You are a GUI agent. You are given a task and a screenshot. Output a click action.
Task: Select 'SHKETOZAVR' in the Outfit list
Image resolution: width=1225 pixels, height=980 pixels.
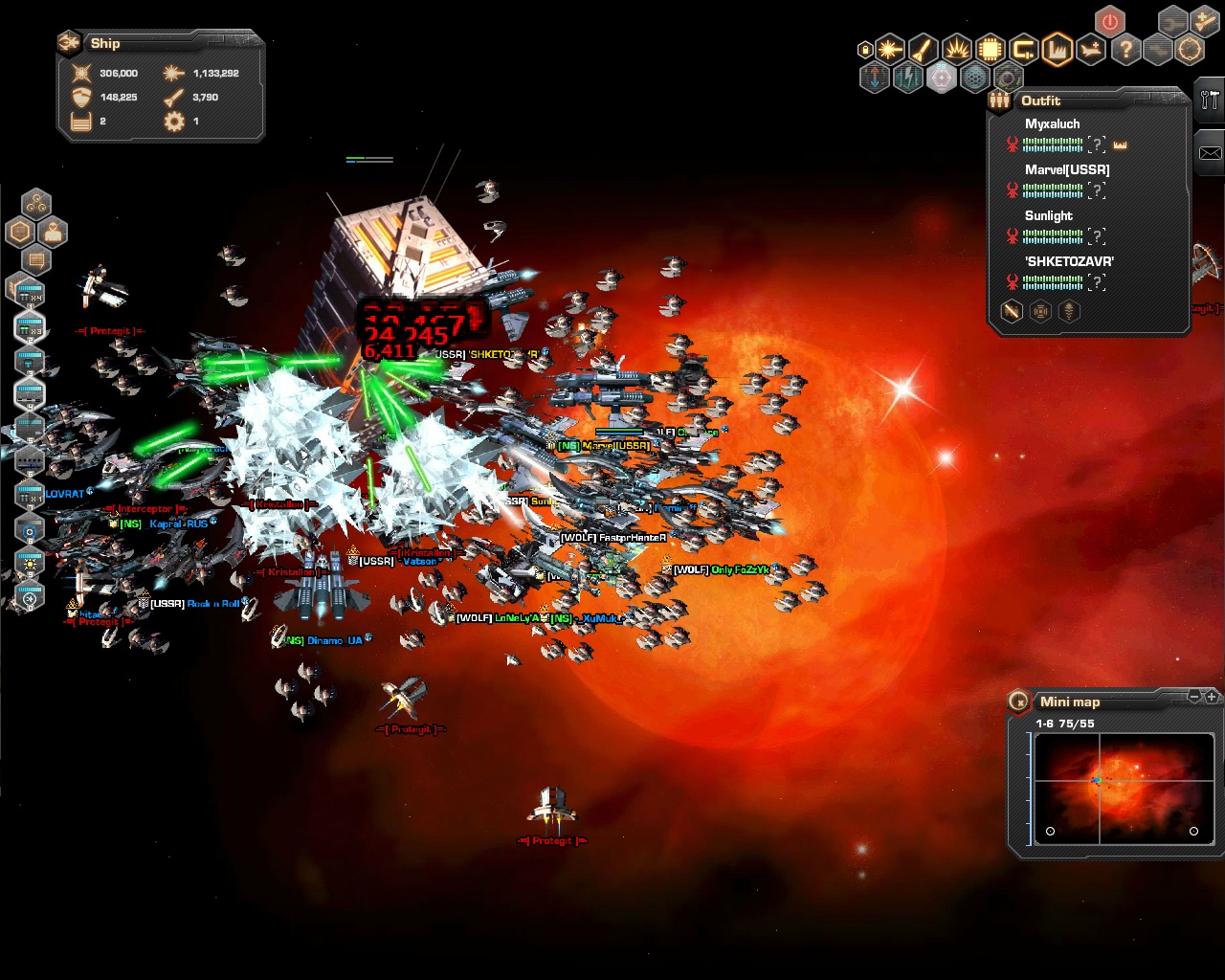point(1068,261)
